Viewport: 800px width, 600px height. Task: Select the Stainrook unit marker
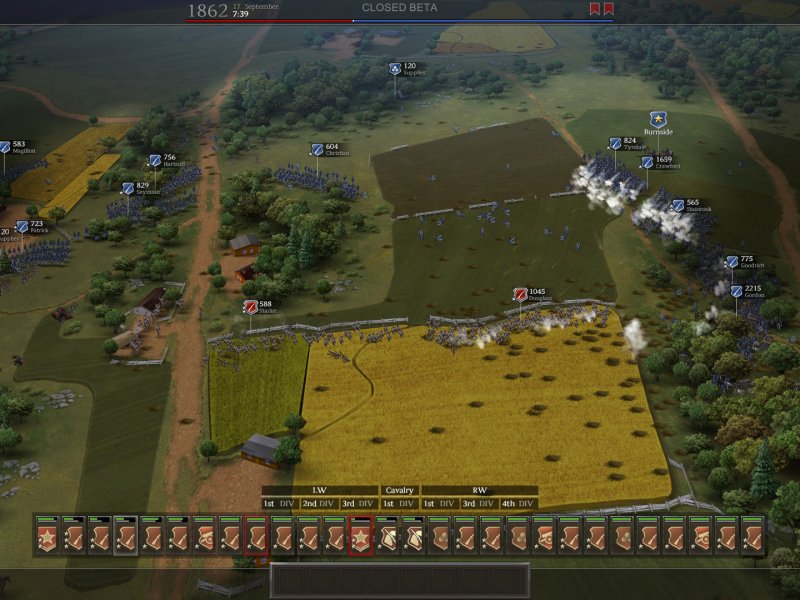678,206
